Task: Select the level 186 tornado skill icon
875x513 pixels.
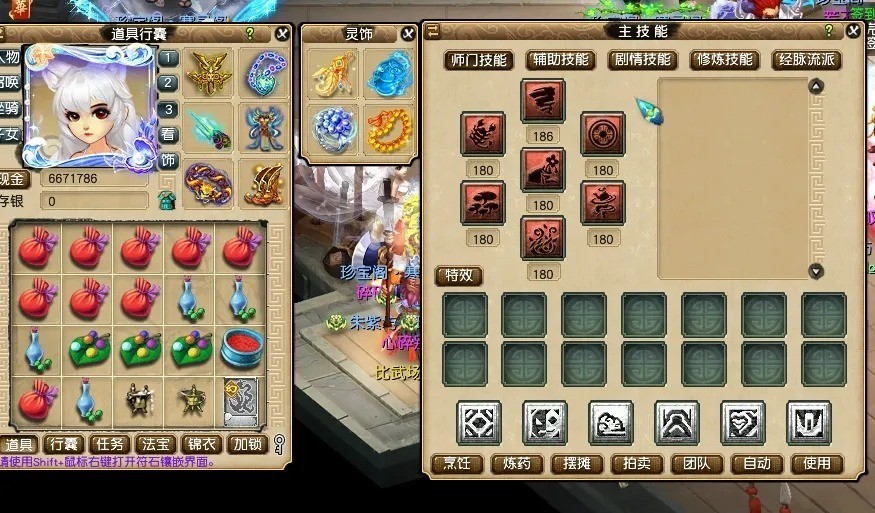Action: (543, 102)
